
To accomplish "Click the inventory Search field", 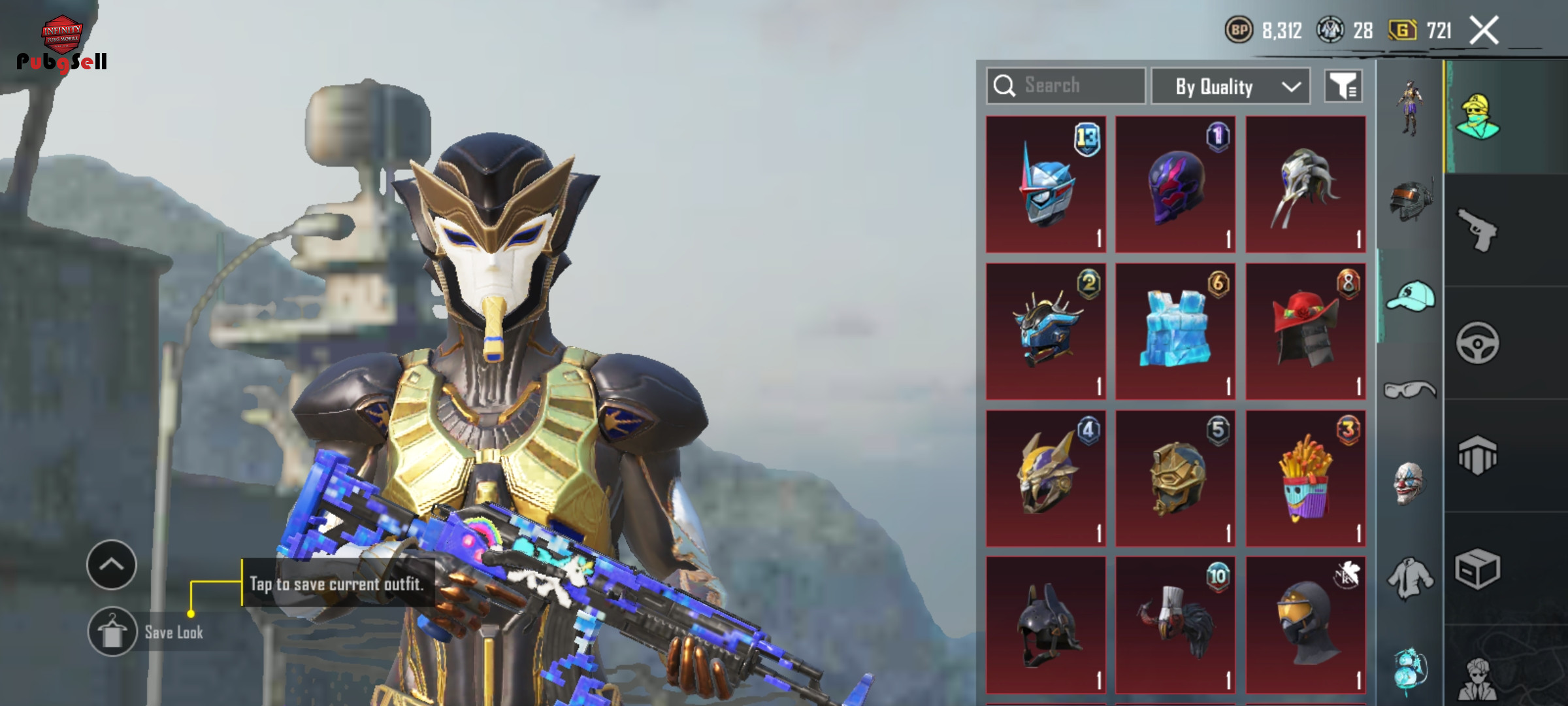I will [x=1066, y=86].
